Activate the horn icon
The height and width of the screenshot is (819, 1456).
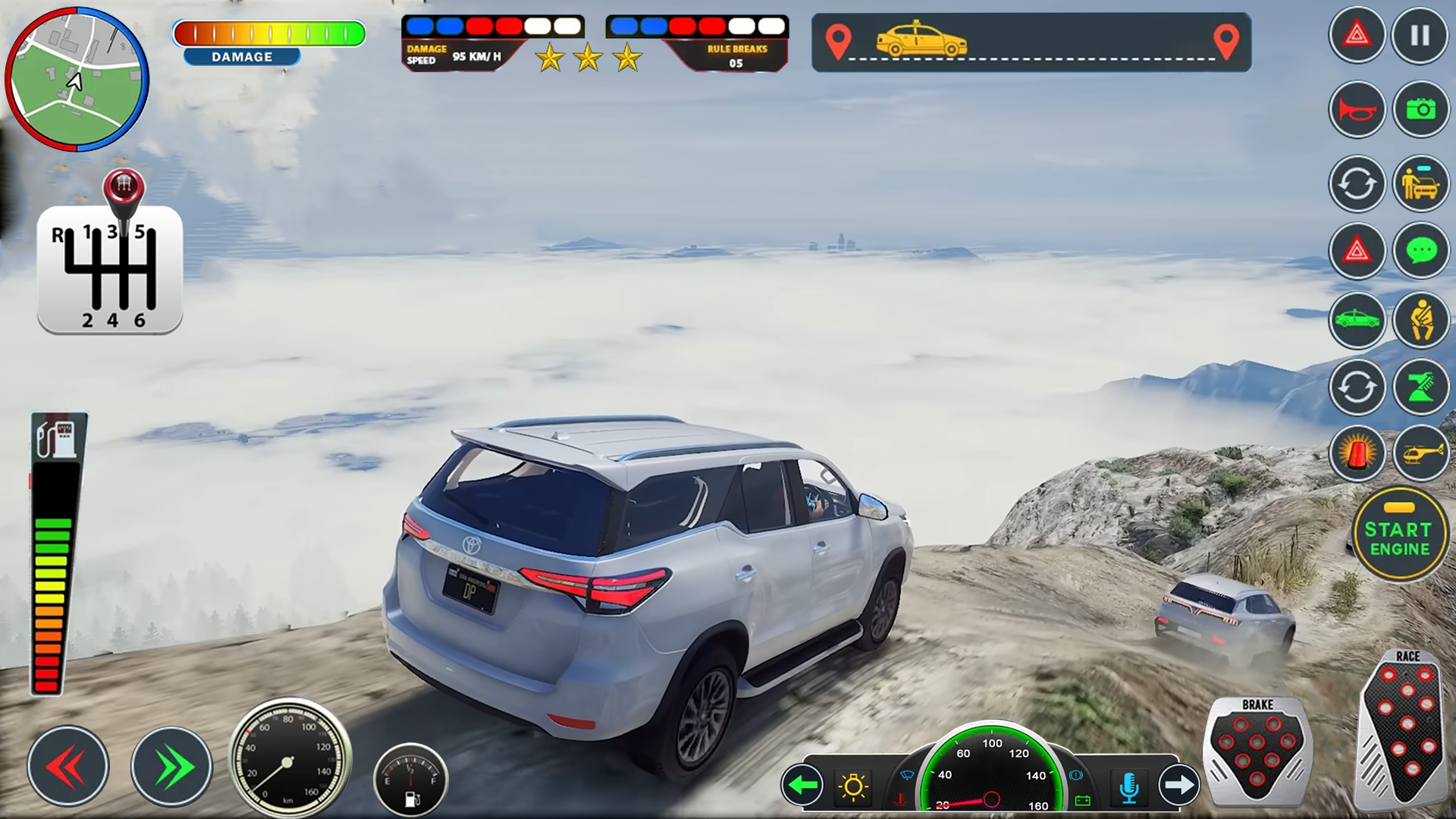pyautogui.click(x=1357, y=108)
